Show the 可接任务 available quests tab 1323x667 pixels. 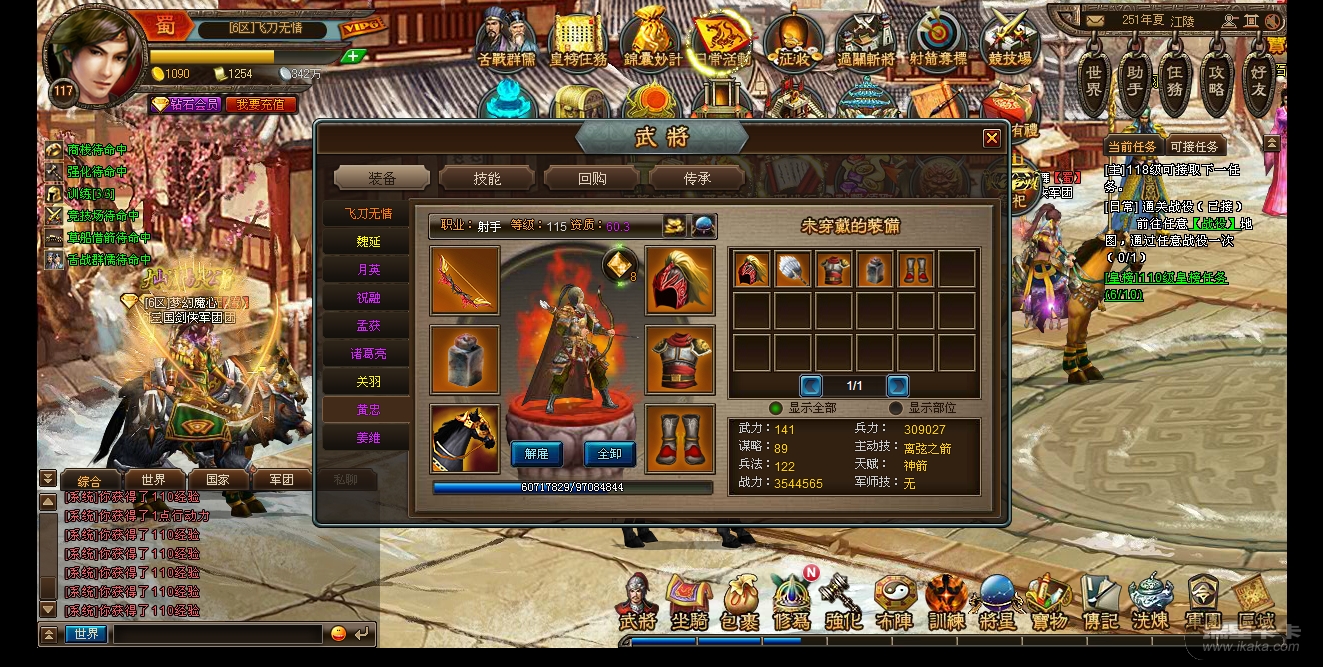click(1193, 146)
